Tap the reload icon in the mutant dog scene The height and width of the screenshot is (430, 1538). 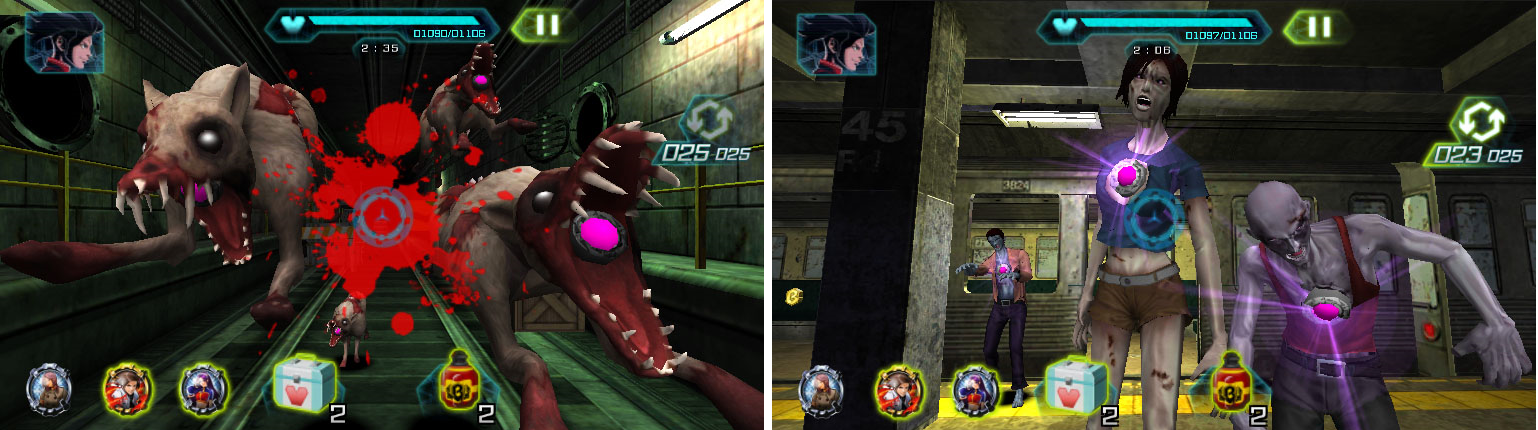(x=710, y=121)
